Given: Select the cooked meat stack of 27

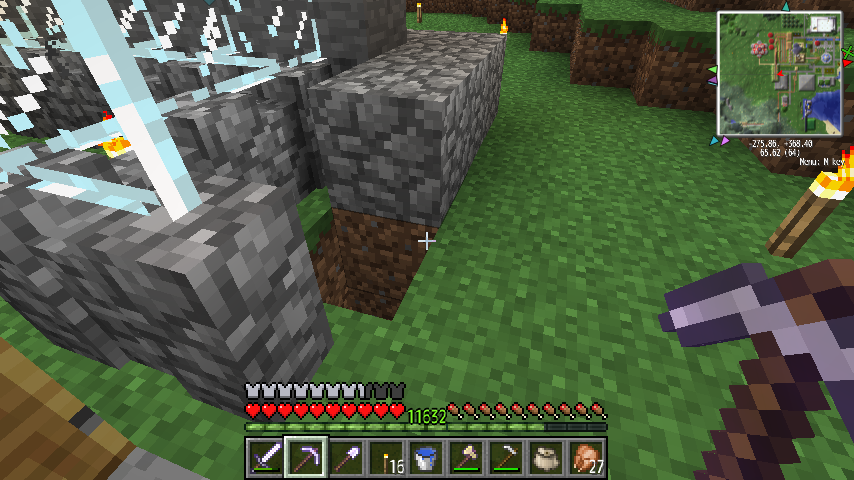Looking at the screenshot, I should click(x=585, y=458).
